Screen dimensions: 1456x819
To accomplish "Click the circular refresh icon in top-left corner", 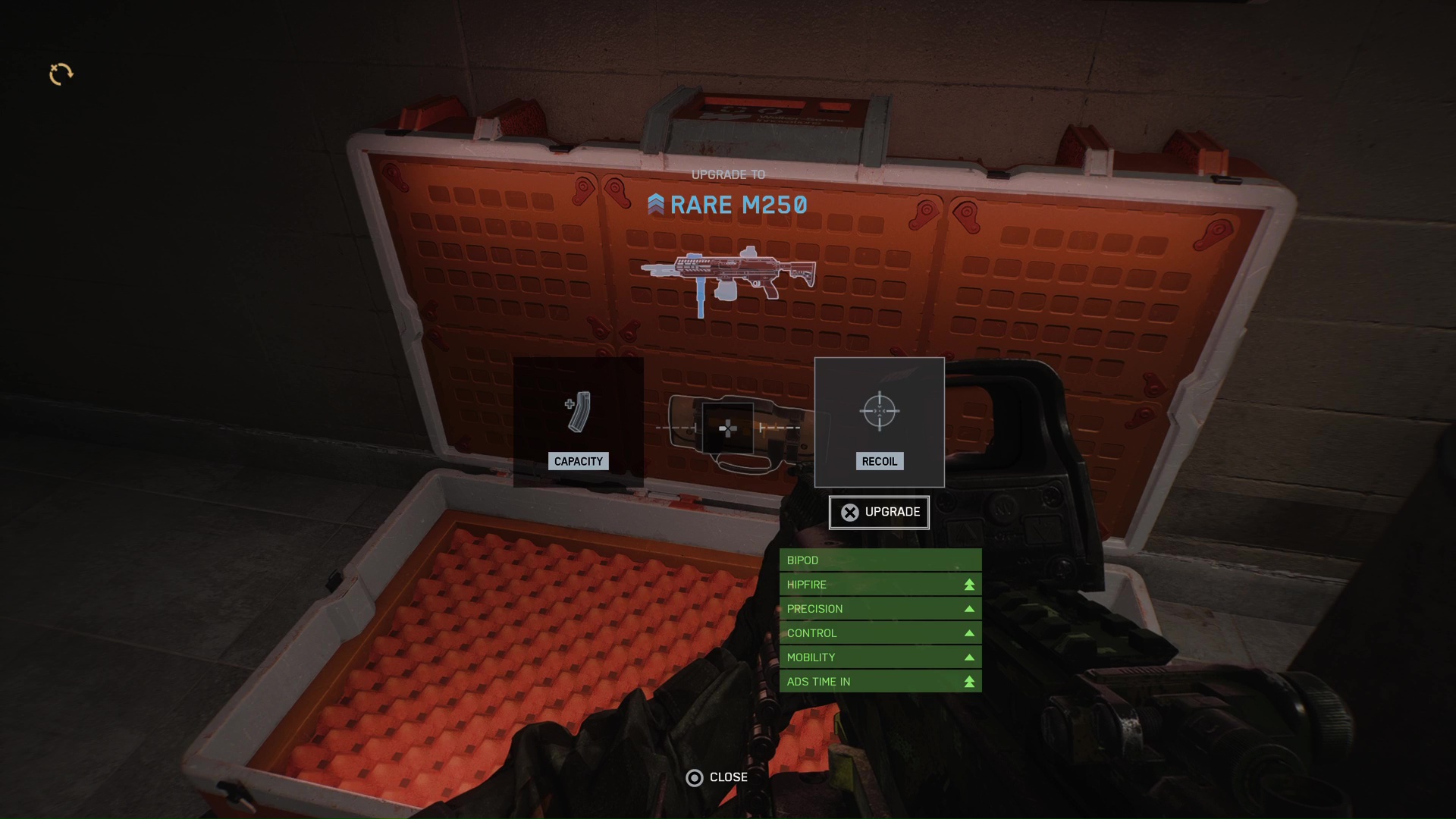I will (x=61, y=74).
